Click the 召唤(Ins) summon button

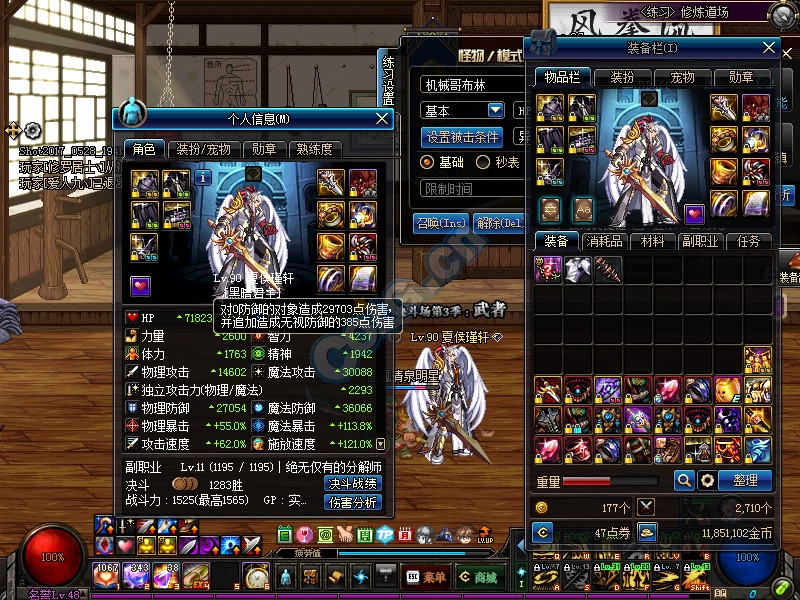click(441, 222)
